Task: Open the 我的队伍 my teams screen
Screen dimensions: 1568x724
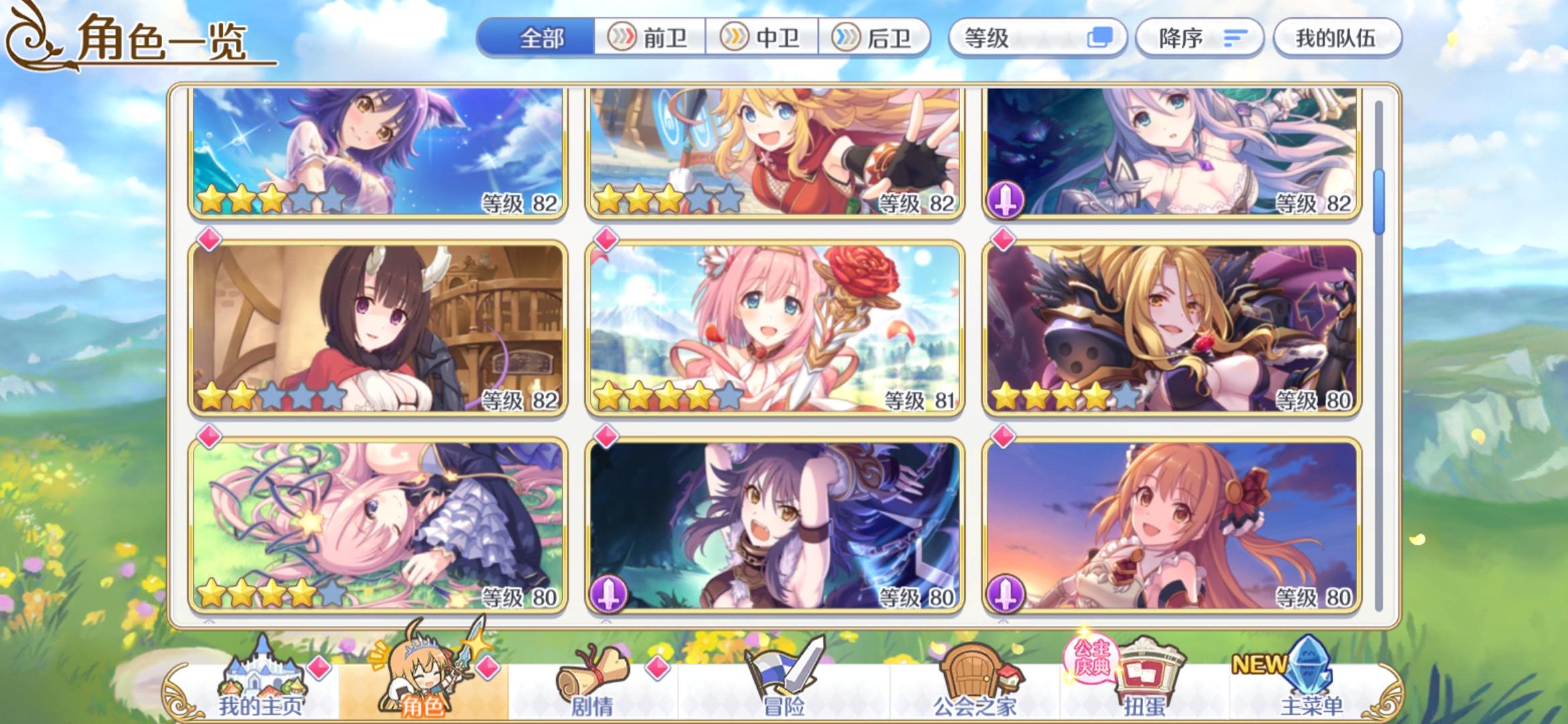Action: point(1337,38)
